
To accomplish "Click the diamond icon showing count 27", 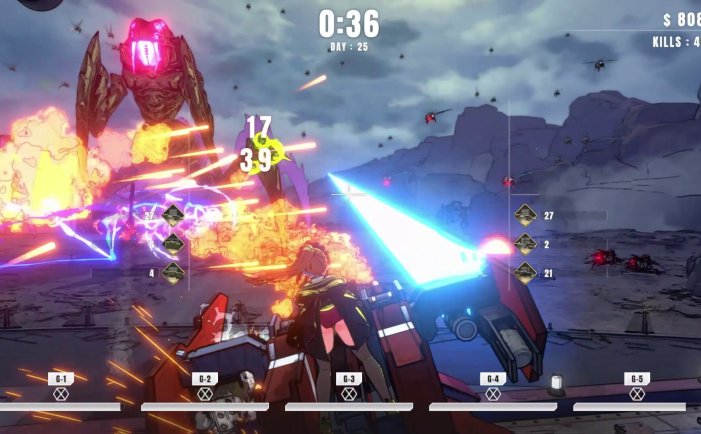I will 526,215.
